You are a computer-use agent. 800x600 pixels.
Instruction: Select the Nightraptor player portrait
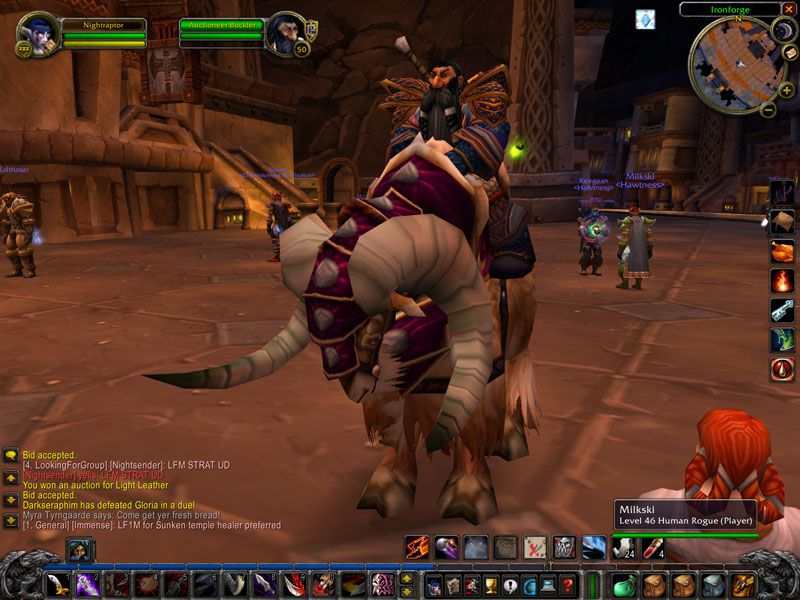(x=35, y=35)
